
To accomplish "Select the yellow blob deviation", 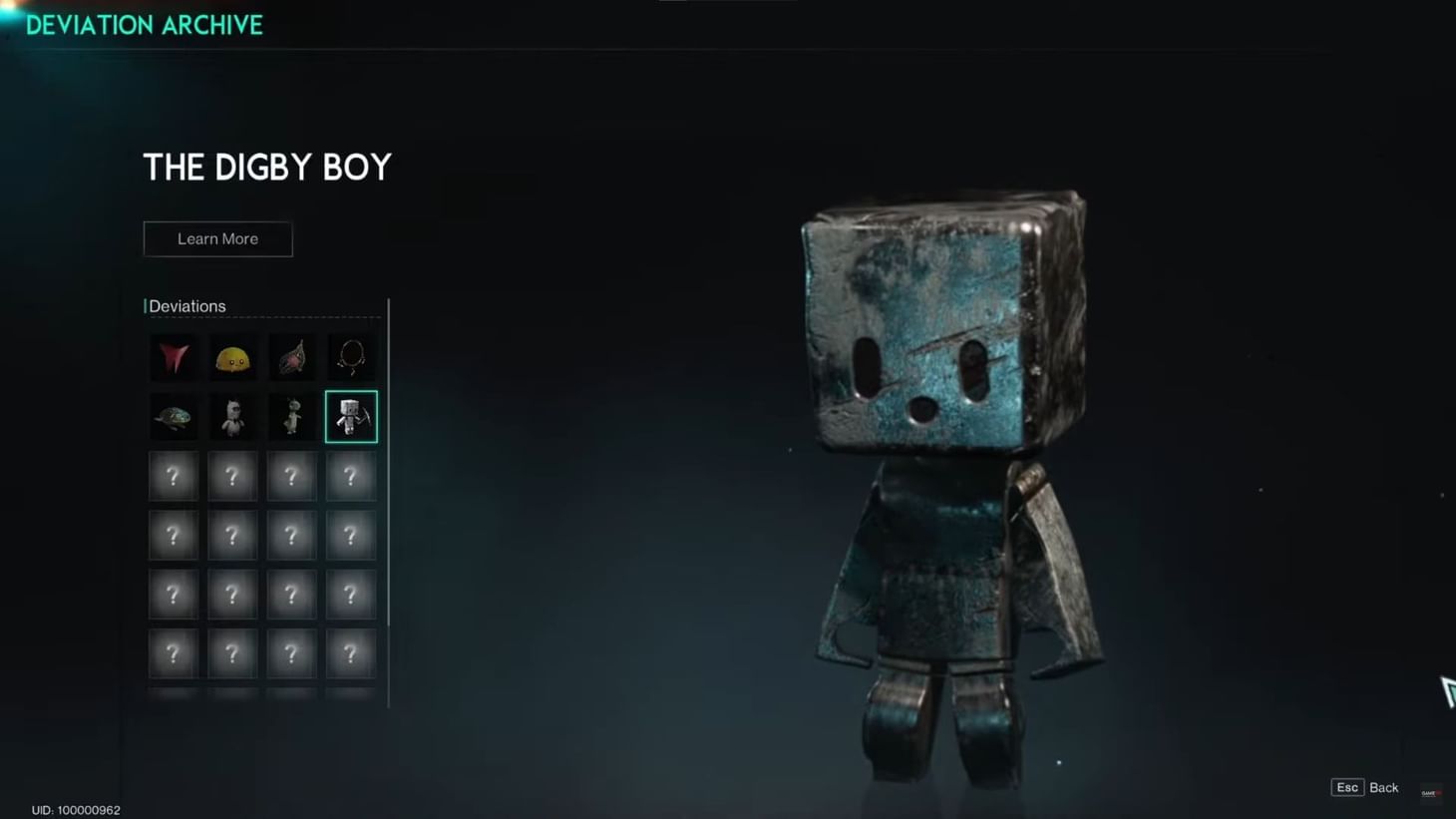I will click(x=232, y=357).
